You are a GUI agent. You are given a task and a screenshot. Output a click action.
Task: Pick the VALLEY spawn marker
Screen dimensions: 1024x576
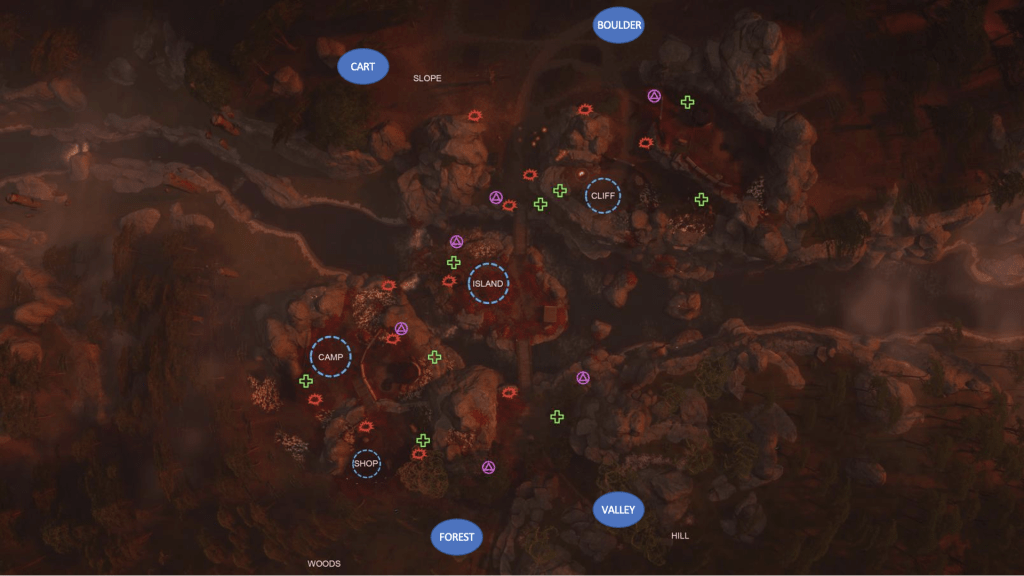click(618, 510)
